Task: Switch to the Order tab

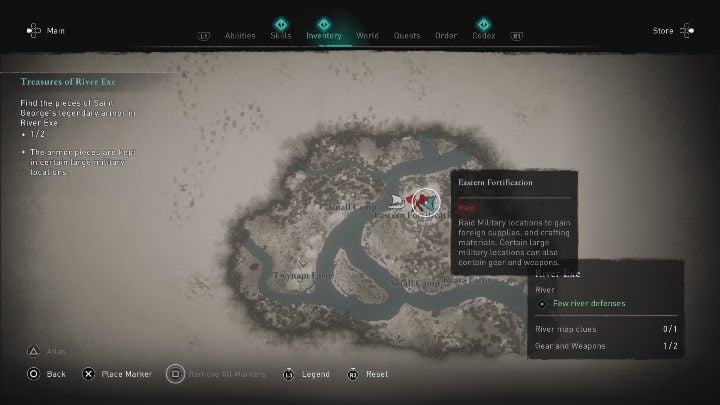Action: (x=446, y=35)
